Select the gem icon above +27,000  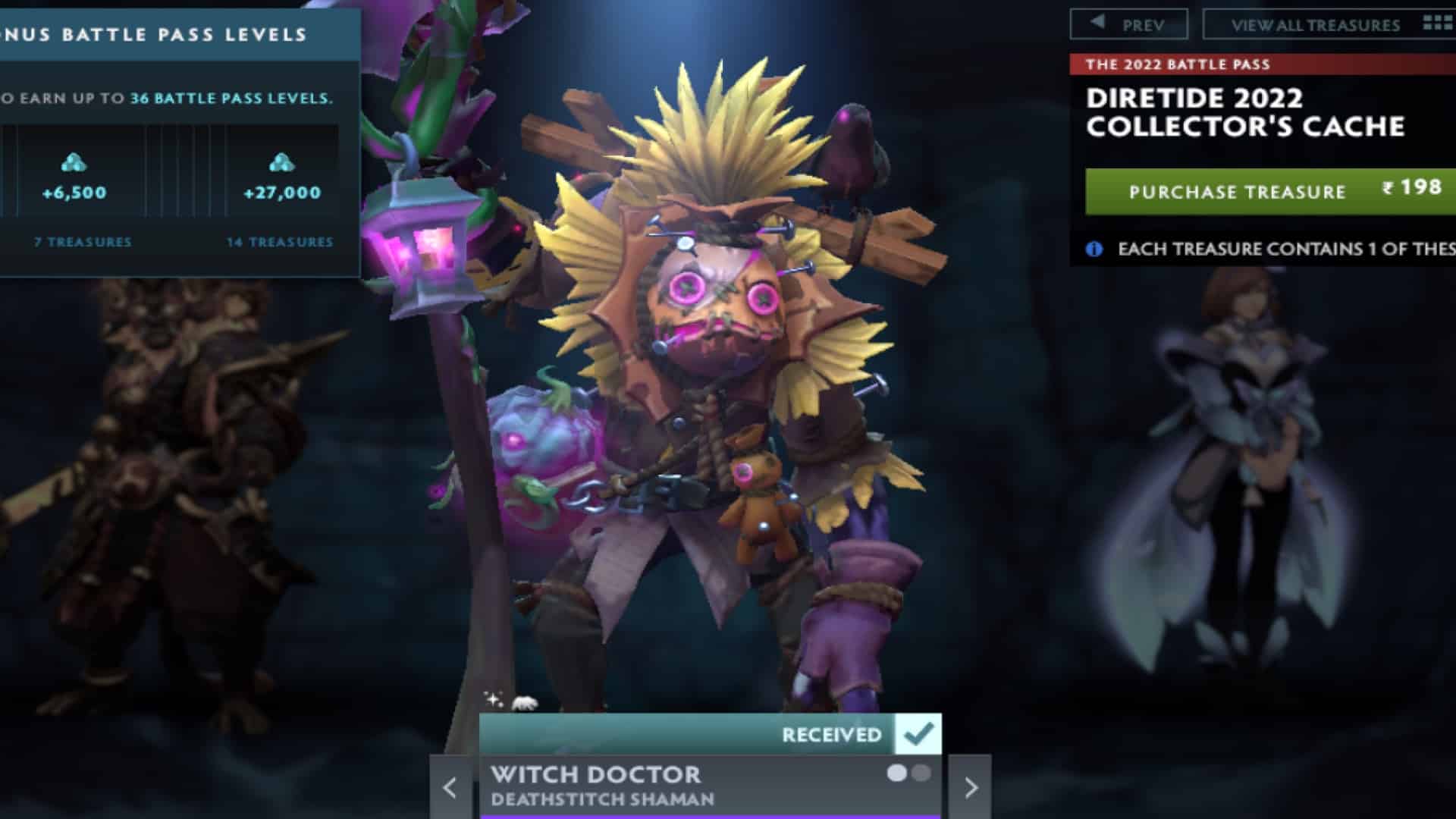pyautogui.click(x=279, y=162)
